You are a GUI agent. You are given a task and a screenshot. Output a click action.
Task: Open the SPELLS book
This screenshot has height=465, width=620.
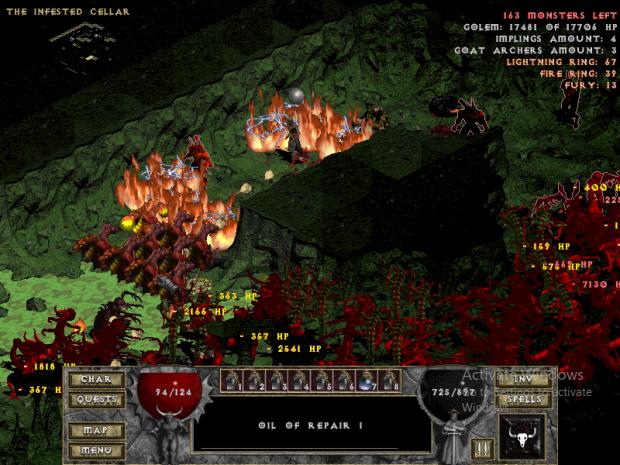(x=524, y=399)
